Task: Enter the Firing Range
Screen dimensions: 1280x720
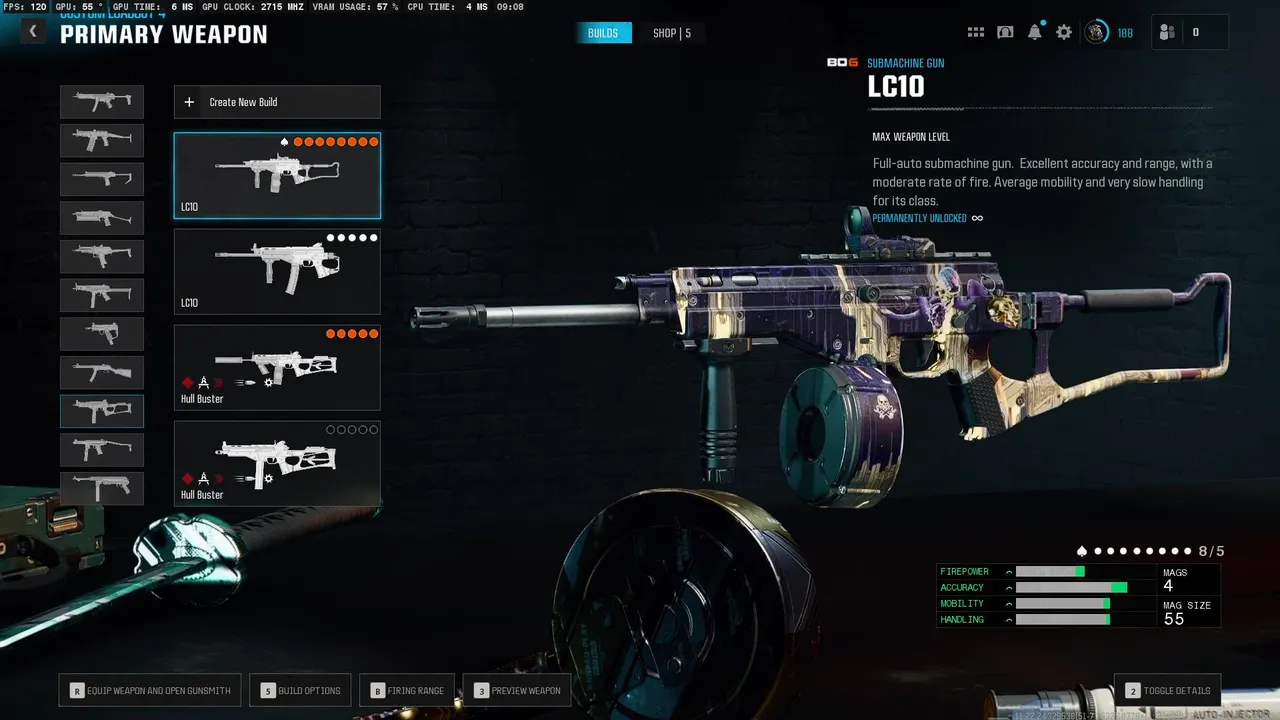Action: (x=407, y=690)
